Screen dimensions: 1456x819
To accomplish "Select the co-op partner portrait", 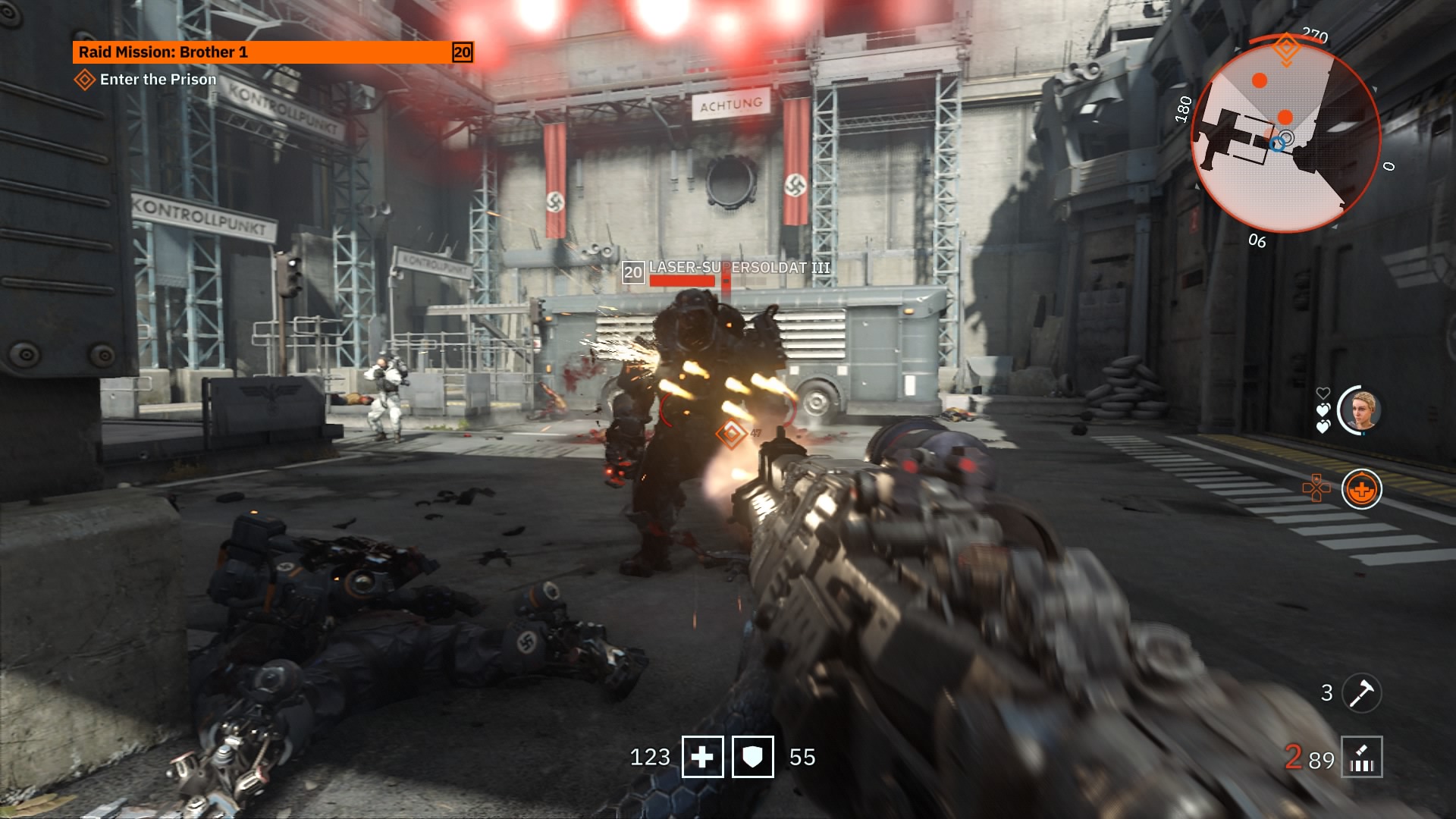I will click(x=1361, y=409).
